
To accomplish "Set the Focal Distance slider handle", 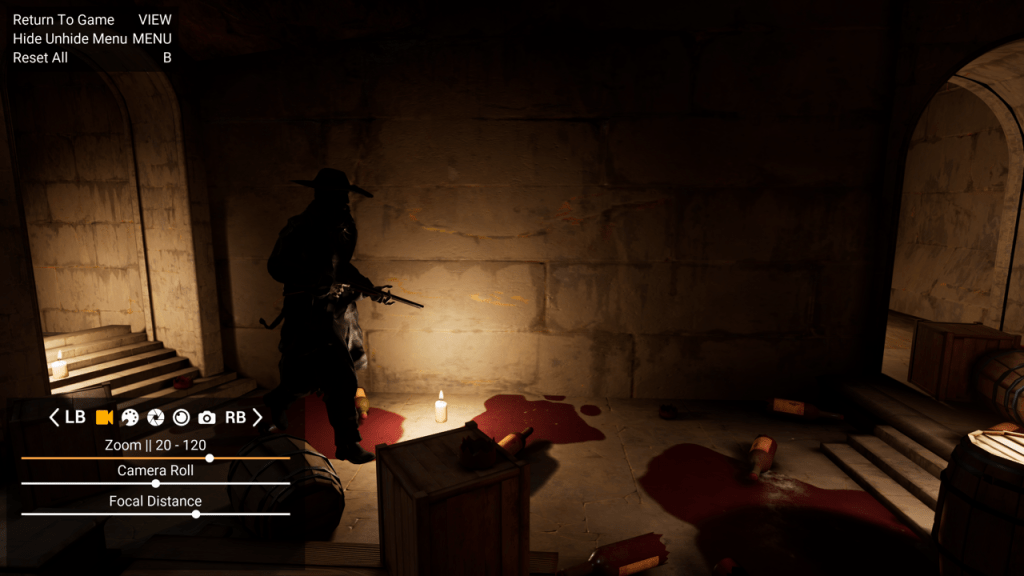I will [x=196, y=514].
